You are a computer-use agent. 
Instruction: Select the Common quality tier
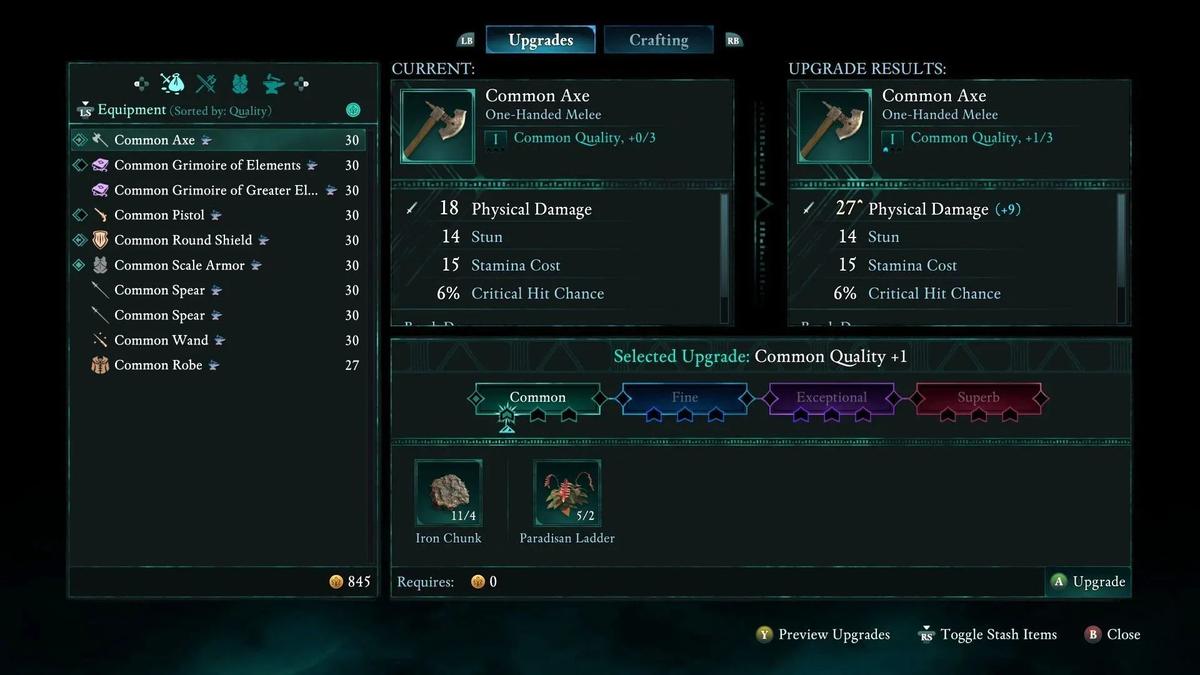tap(538, 398)
